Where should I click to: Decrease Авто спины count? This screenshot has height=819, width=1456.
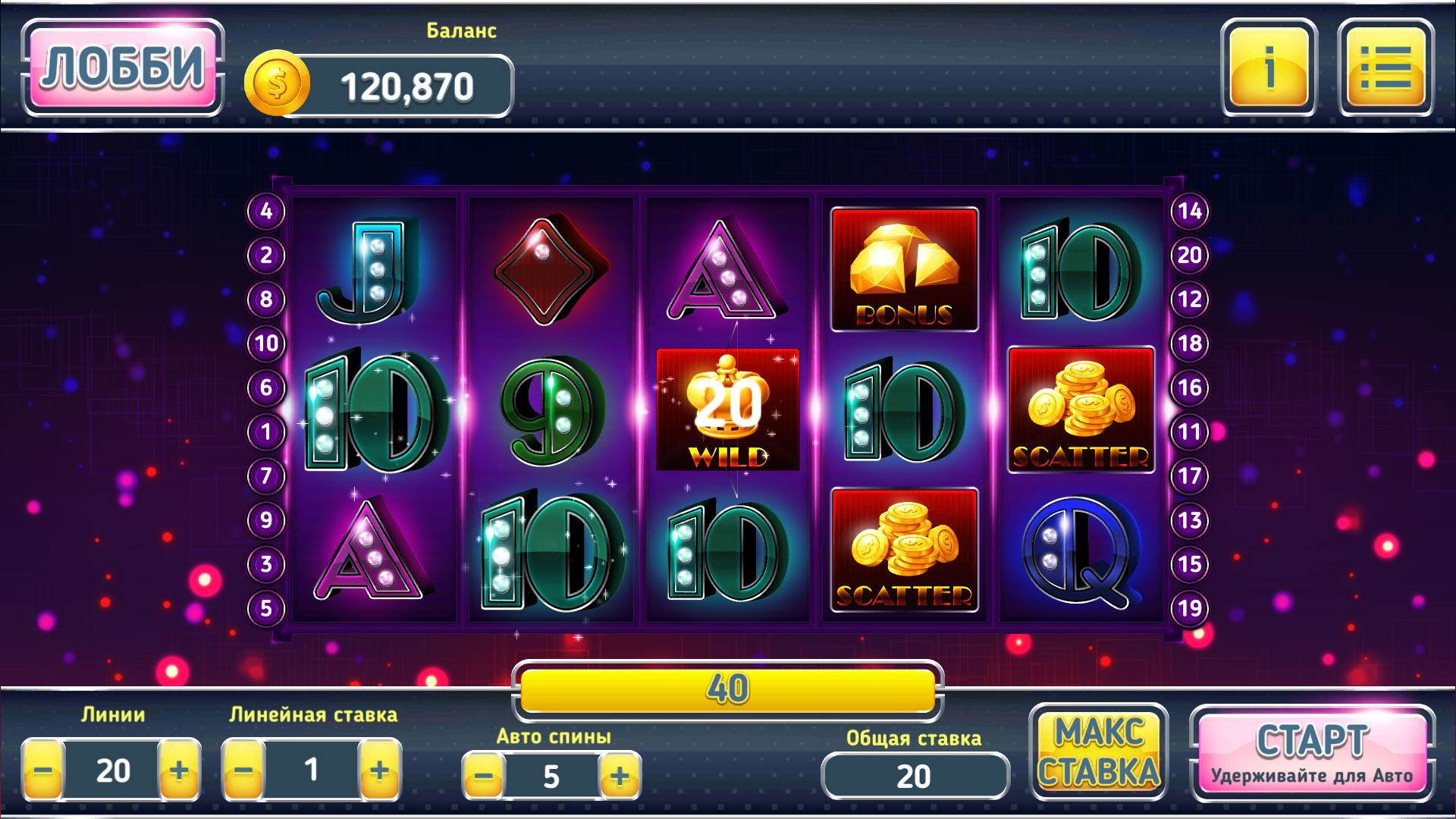pyautogui.click(x=483, y=776)
